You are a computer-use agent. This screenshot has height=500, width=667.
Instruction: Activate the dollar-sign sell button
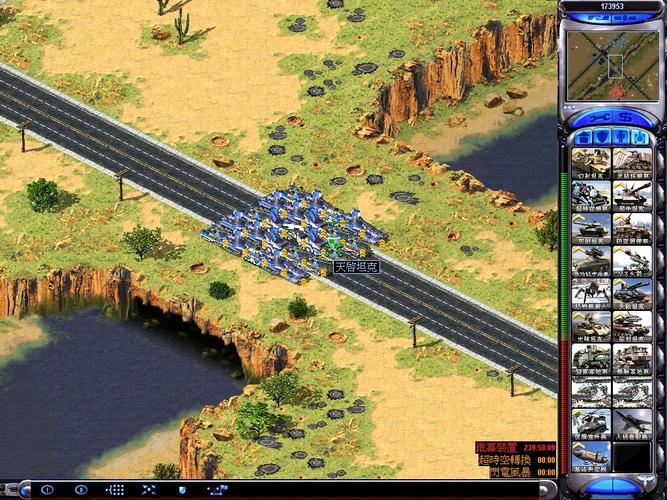click(625, 115)
